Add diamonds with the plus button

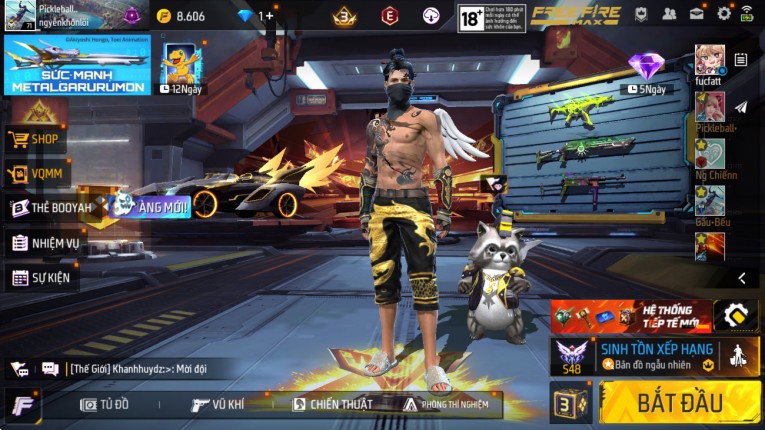click(x=267, y=16)
